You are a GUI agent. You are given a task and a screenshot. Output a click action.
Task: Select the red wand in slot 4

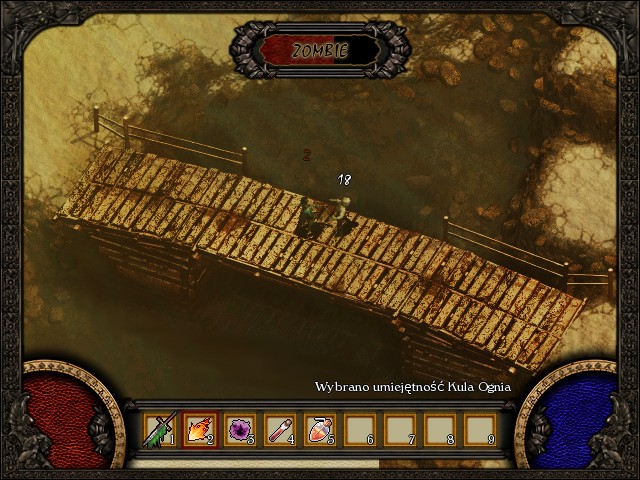click(278, 430)
